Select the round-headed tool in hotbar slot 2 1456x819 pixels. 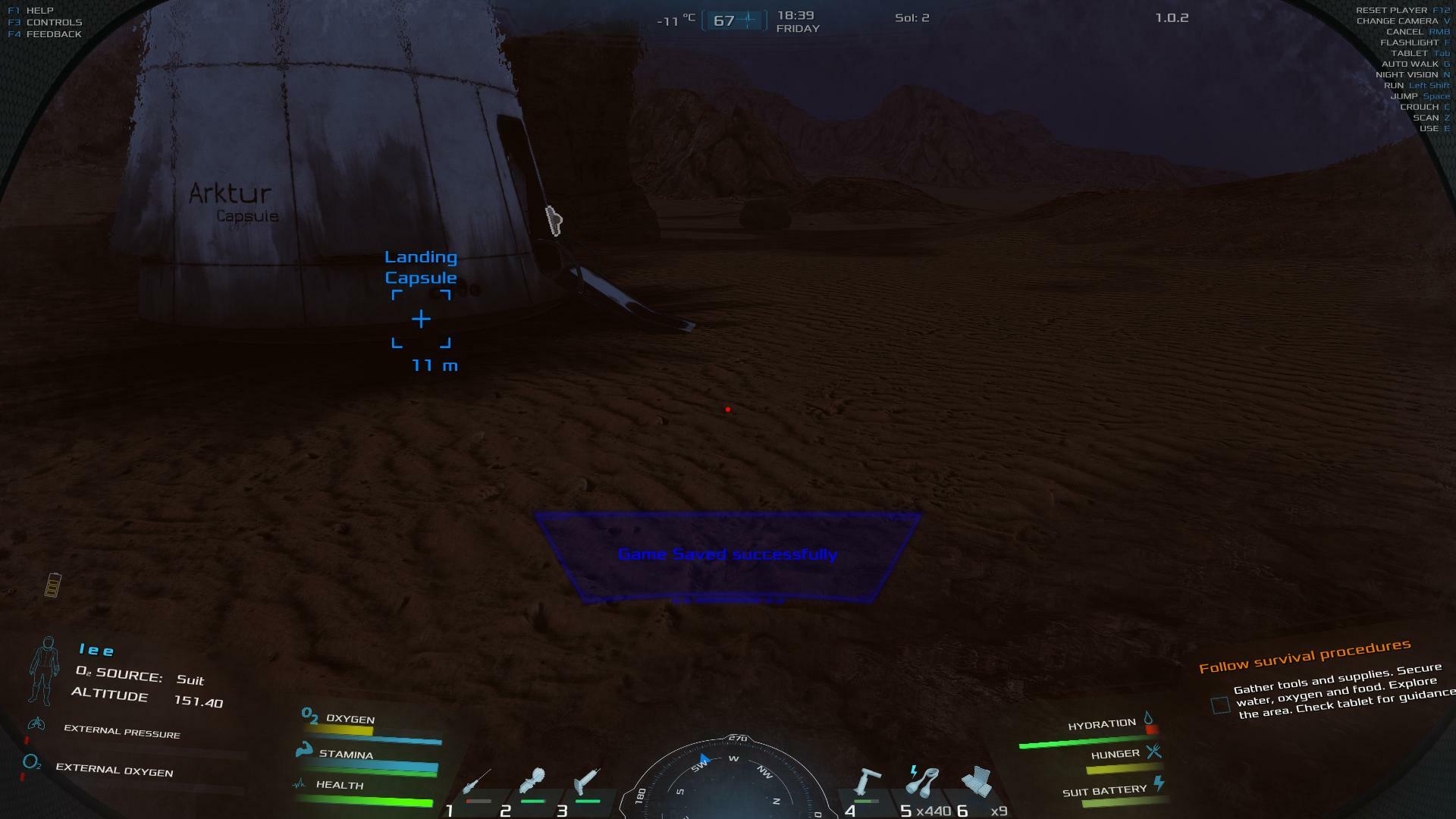pyautogui.click(x=532, y=781)
